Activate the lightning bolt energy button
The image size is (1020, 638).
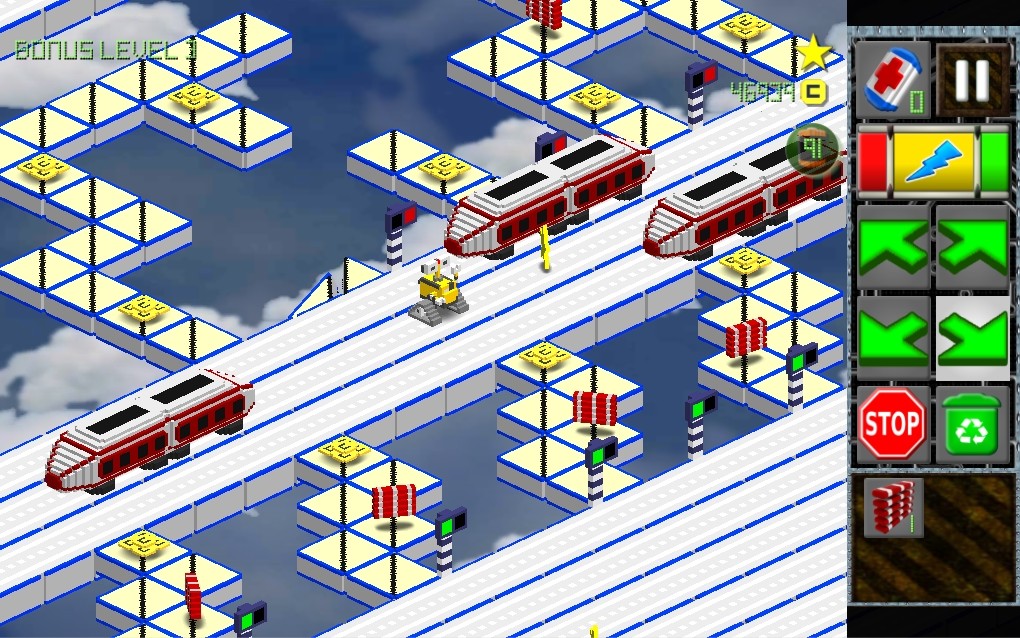pyautogui.click(x=933, y=160)
